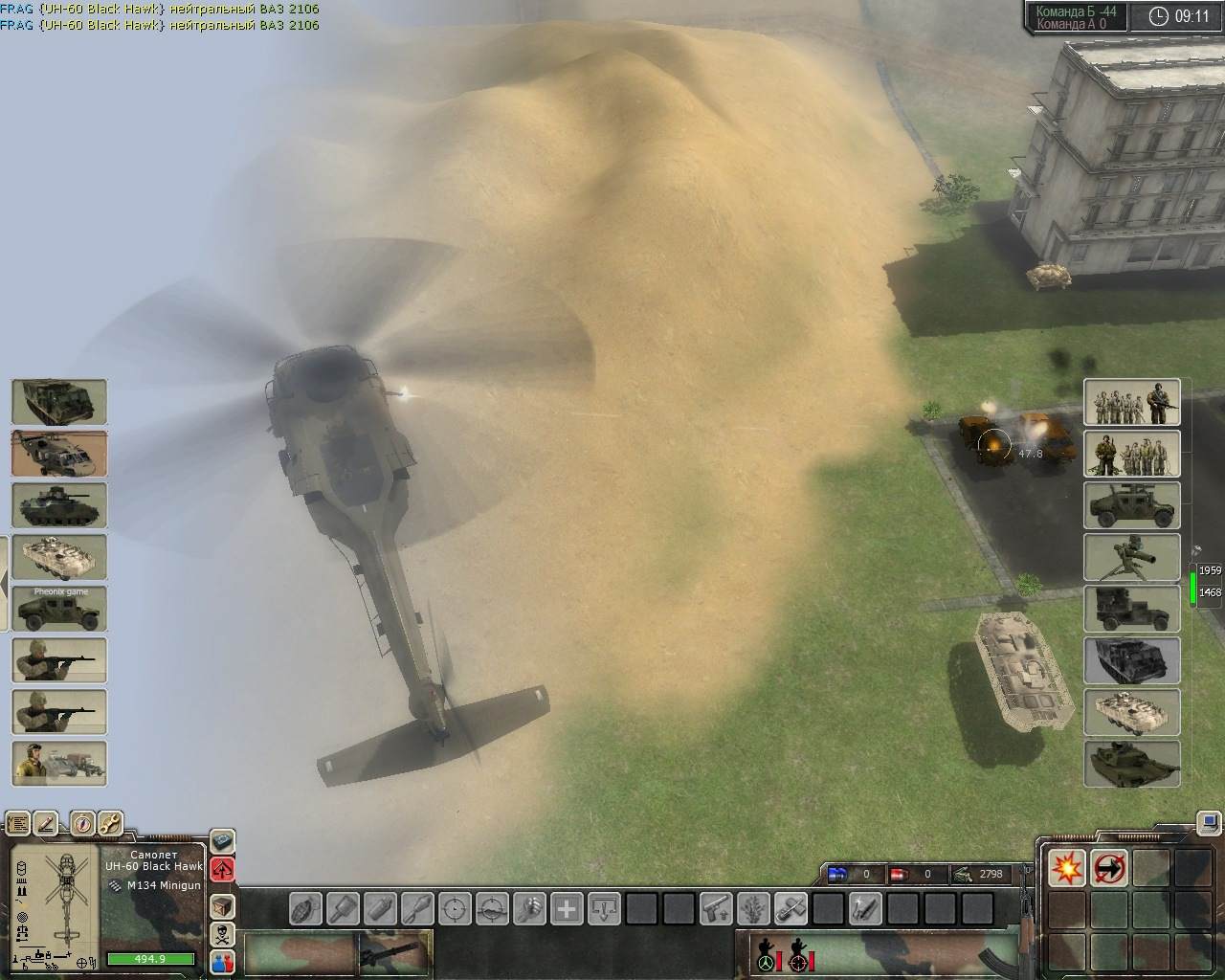This screenshot has height=980, width=1225.
Task: Select the Humvee labeled Pheonix game
Action: tap(58, 609)
